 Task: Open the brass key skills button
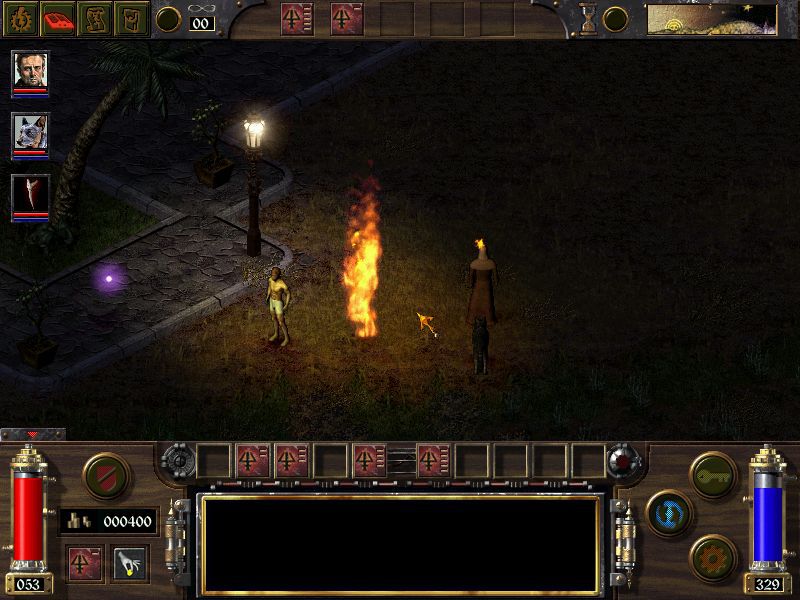point(712,472)
